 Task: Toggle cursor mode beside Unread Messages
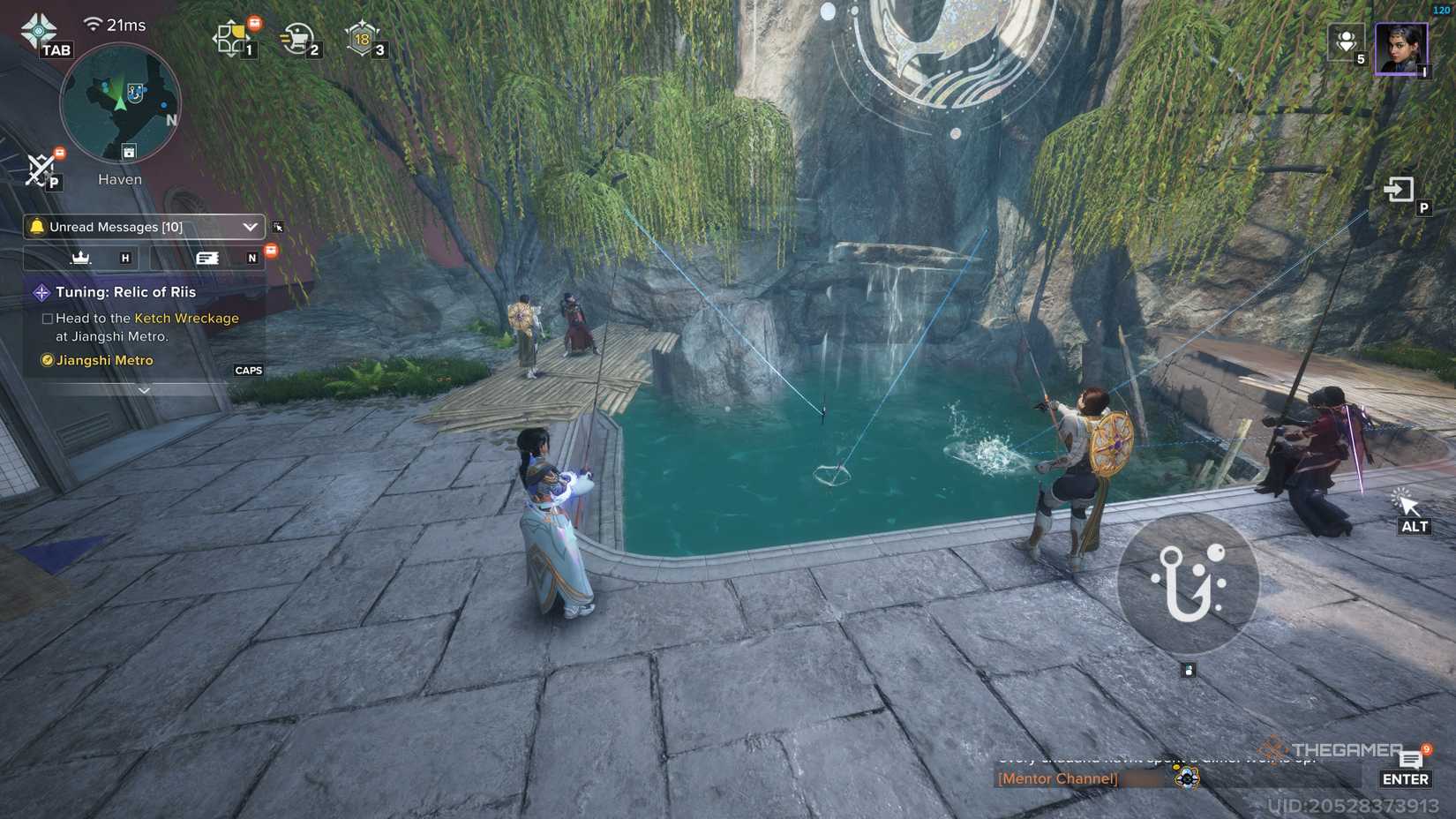coord(278,227)
